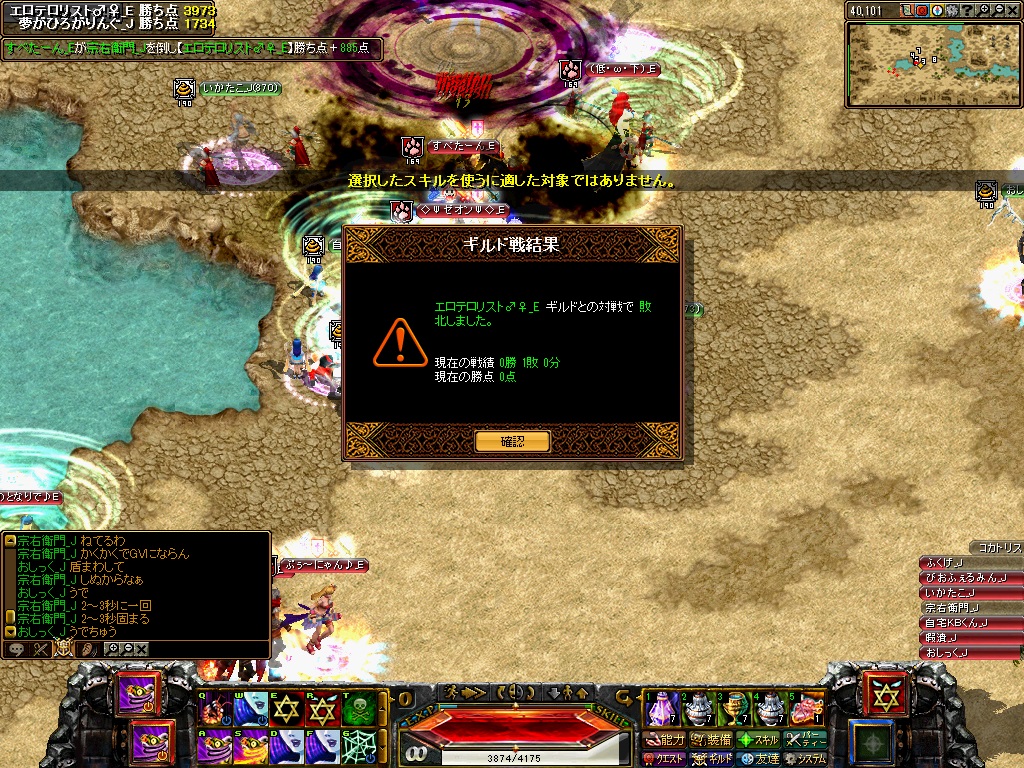Screen dimensions: 1024x768
Task: Open the 装備 equipment window
Action: tap(711, 740)
